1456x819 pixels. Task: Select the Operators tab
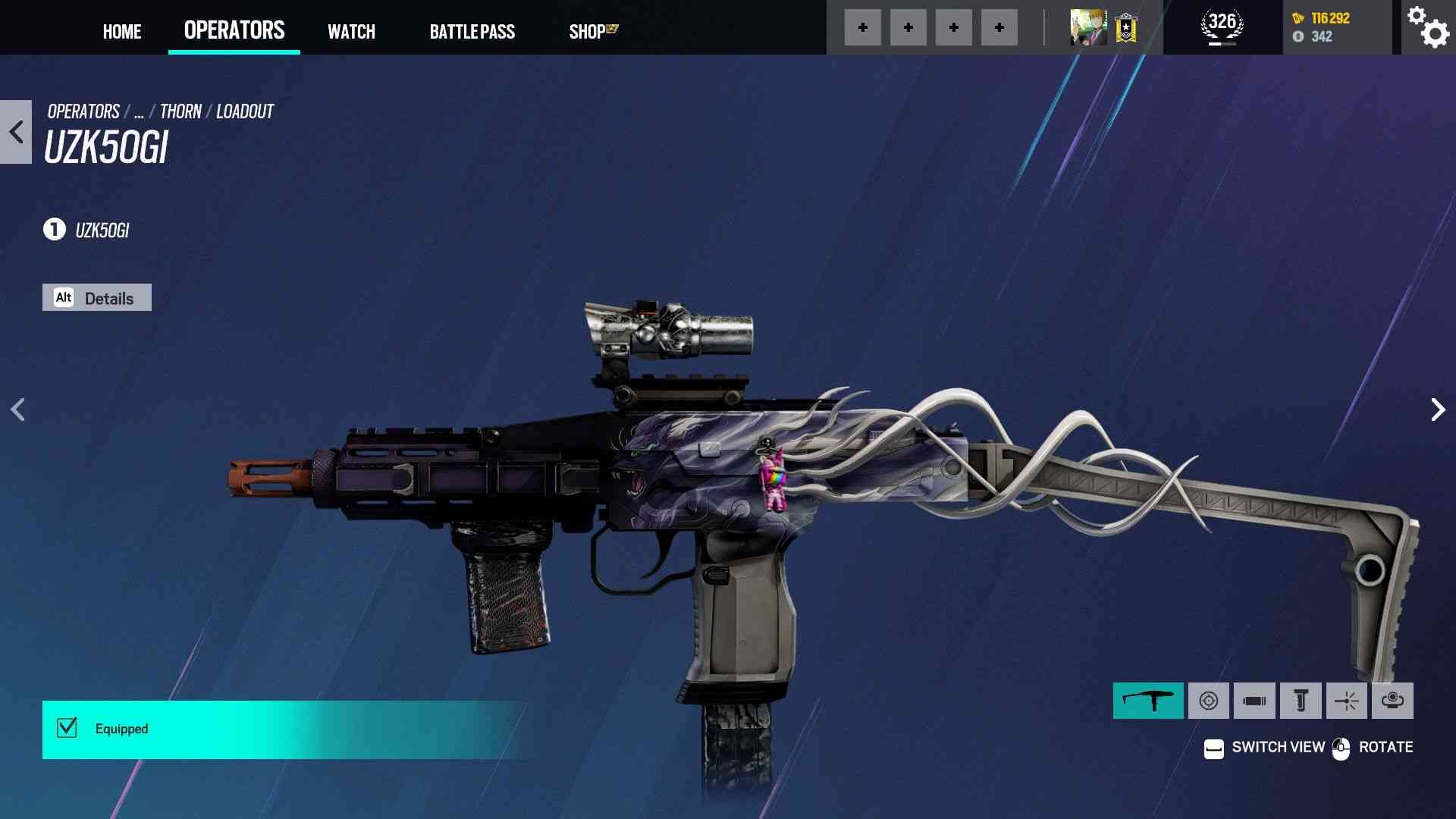click(234, 30)
